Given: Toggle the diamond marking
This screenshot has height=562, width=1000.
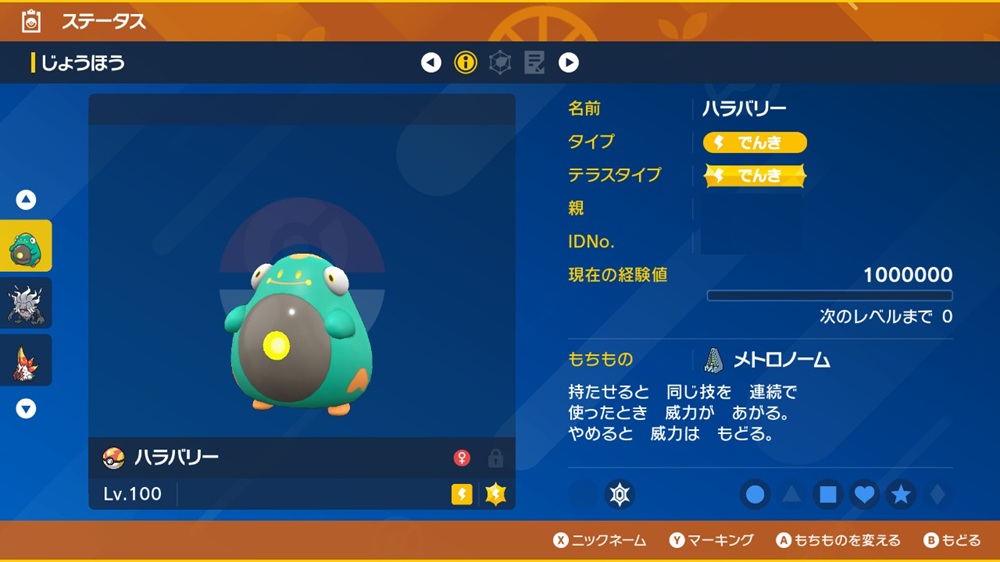Looking at the screenshot, I should click(936, 494).
